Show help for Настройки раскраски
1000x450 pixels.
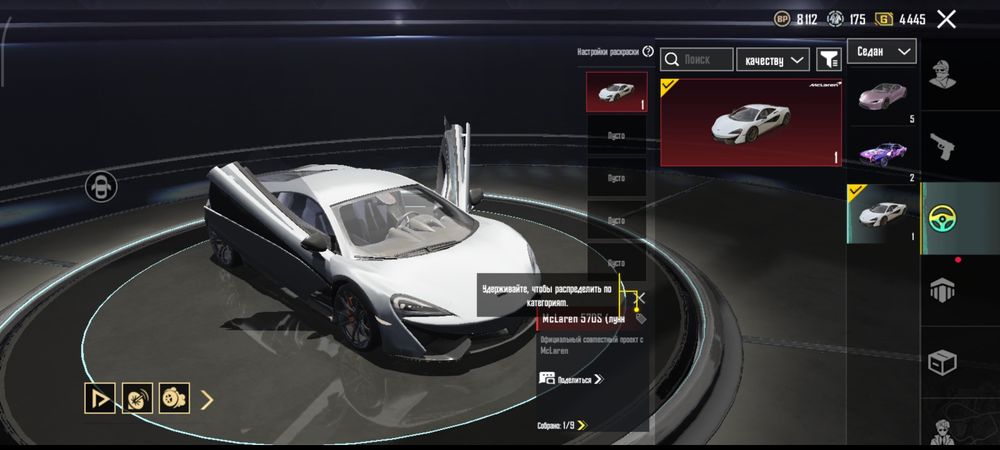[x=648, y=51]
